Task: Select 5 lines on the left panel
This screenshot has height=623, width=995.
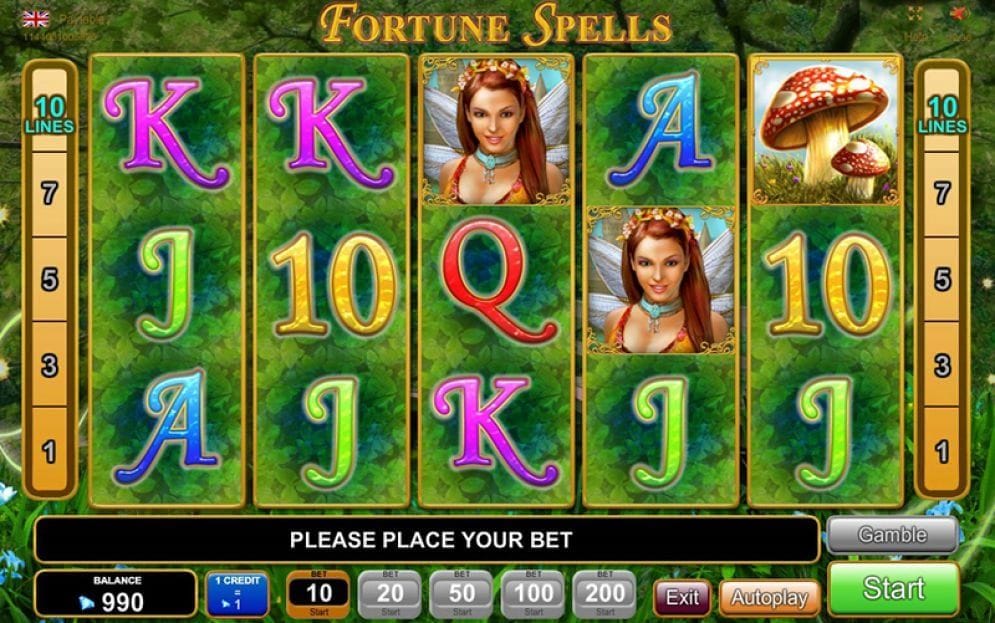Action: coord(49,280)
